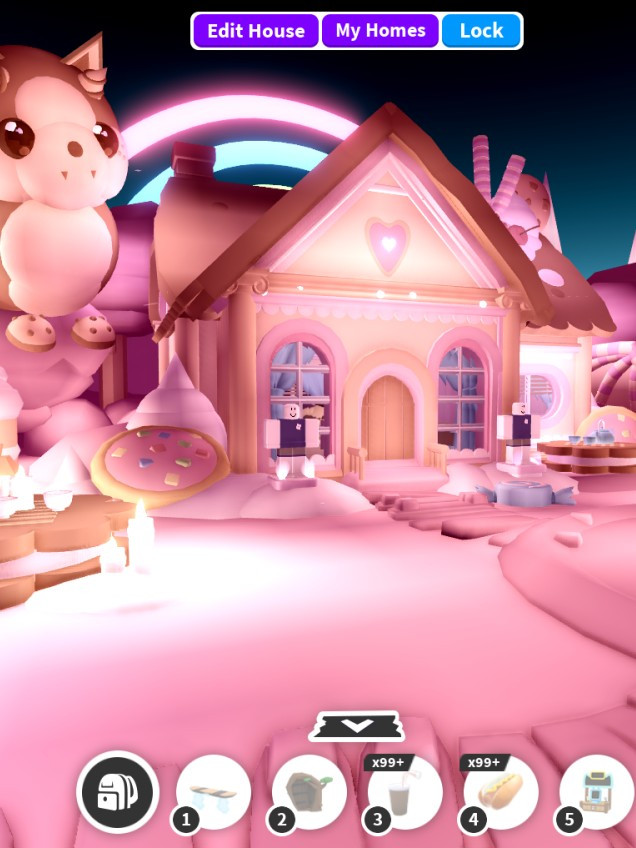Select the gravestone item in slot 2
Viewport: 636px width, 848px height.
(310, 792)
